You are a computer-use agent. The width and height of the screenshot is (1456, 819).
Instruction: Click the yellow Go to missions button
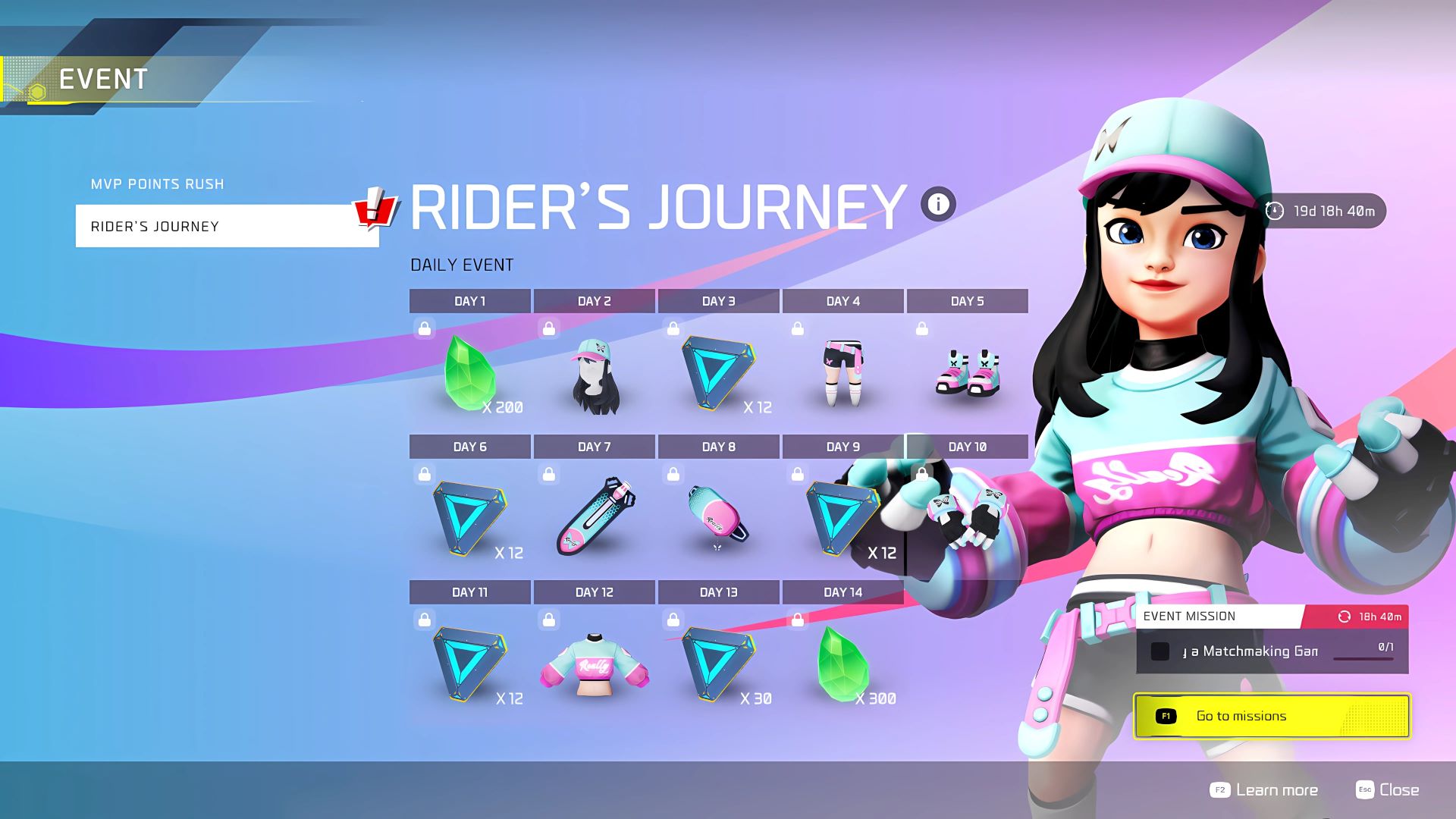[1272, 716]
